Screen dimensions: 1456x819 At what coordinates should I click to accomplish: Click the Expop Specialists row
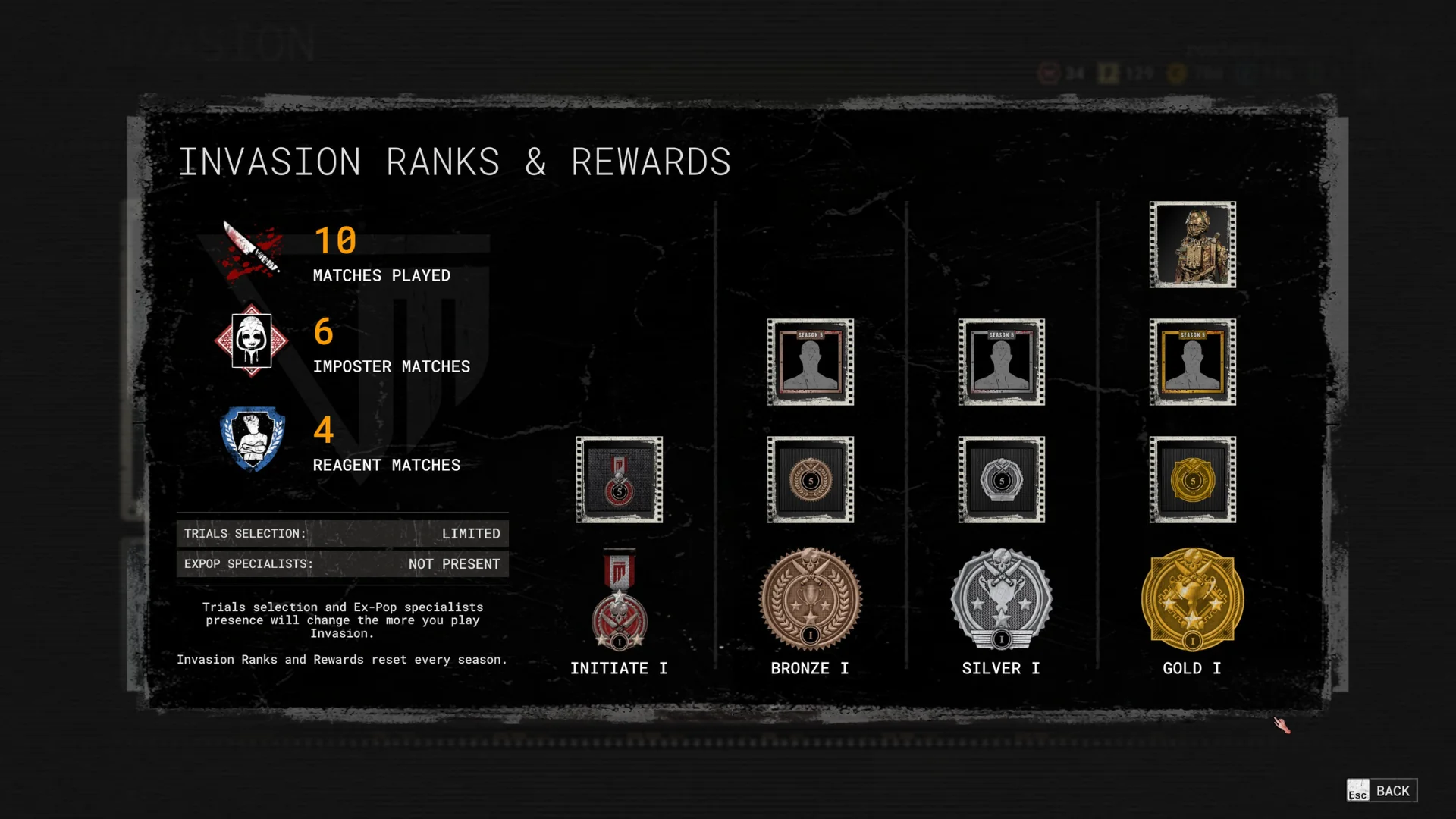[342, 564]
